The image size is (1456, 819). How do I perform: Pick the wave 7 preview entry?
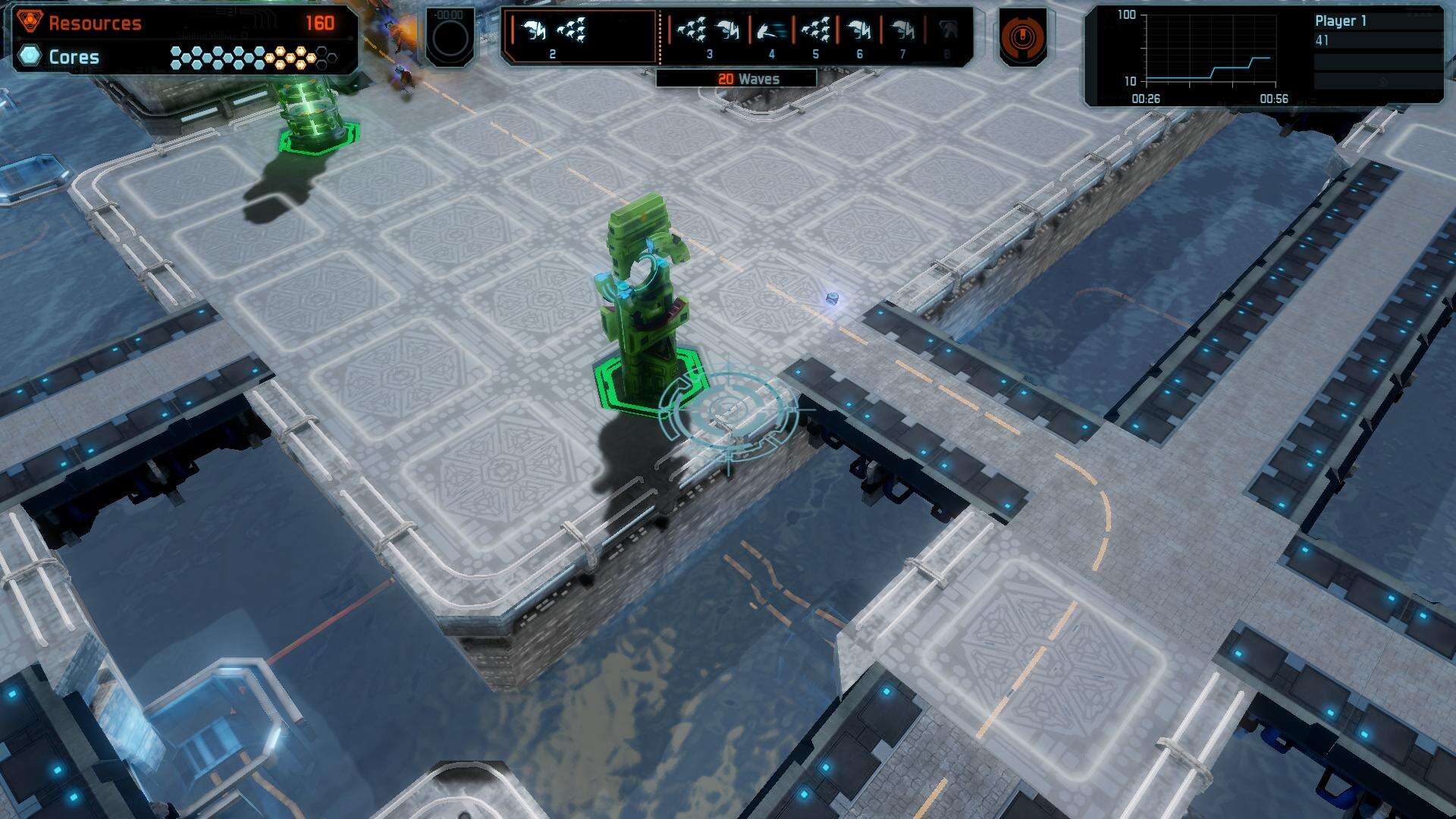[902, 36]
